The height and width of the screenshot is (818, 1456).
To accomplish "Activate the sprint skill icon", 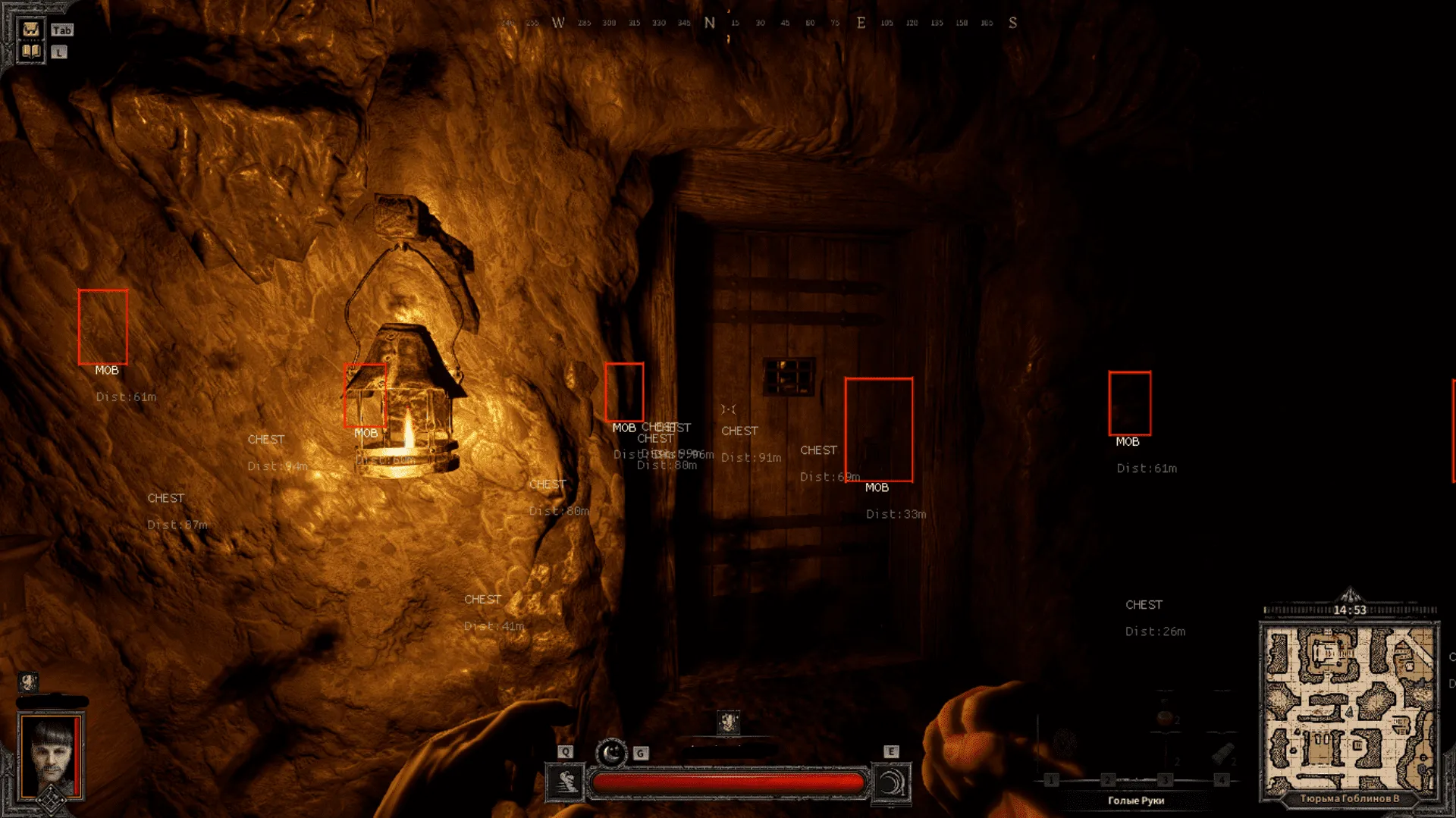I will tap(565, 782).
